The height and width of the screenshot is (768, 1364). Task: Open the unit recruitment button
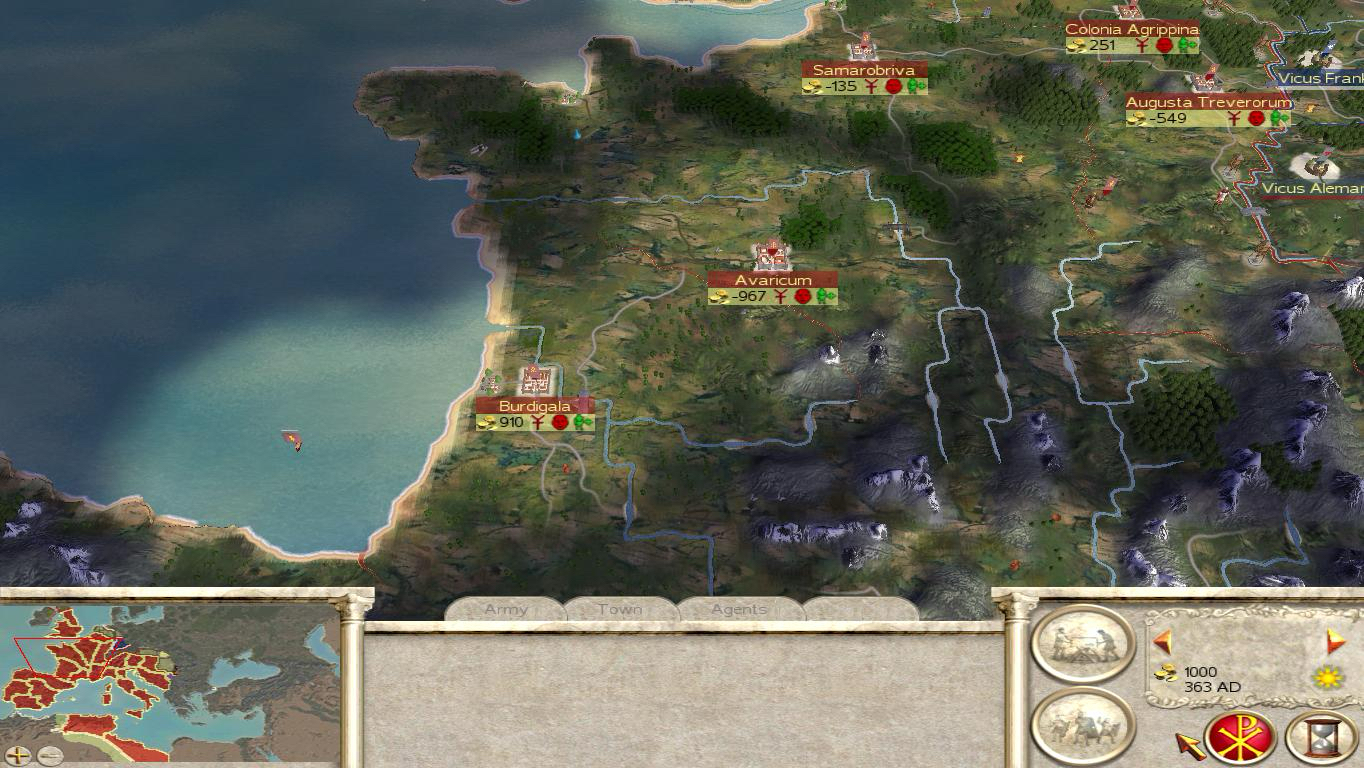[x=1083, y=725]
